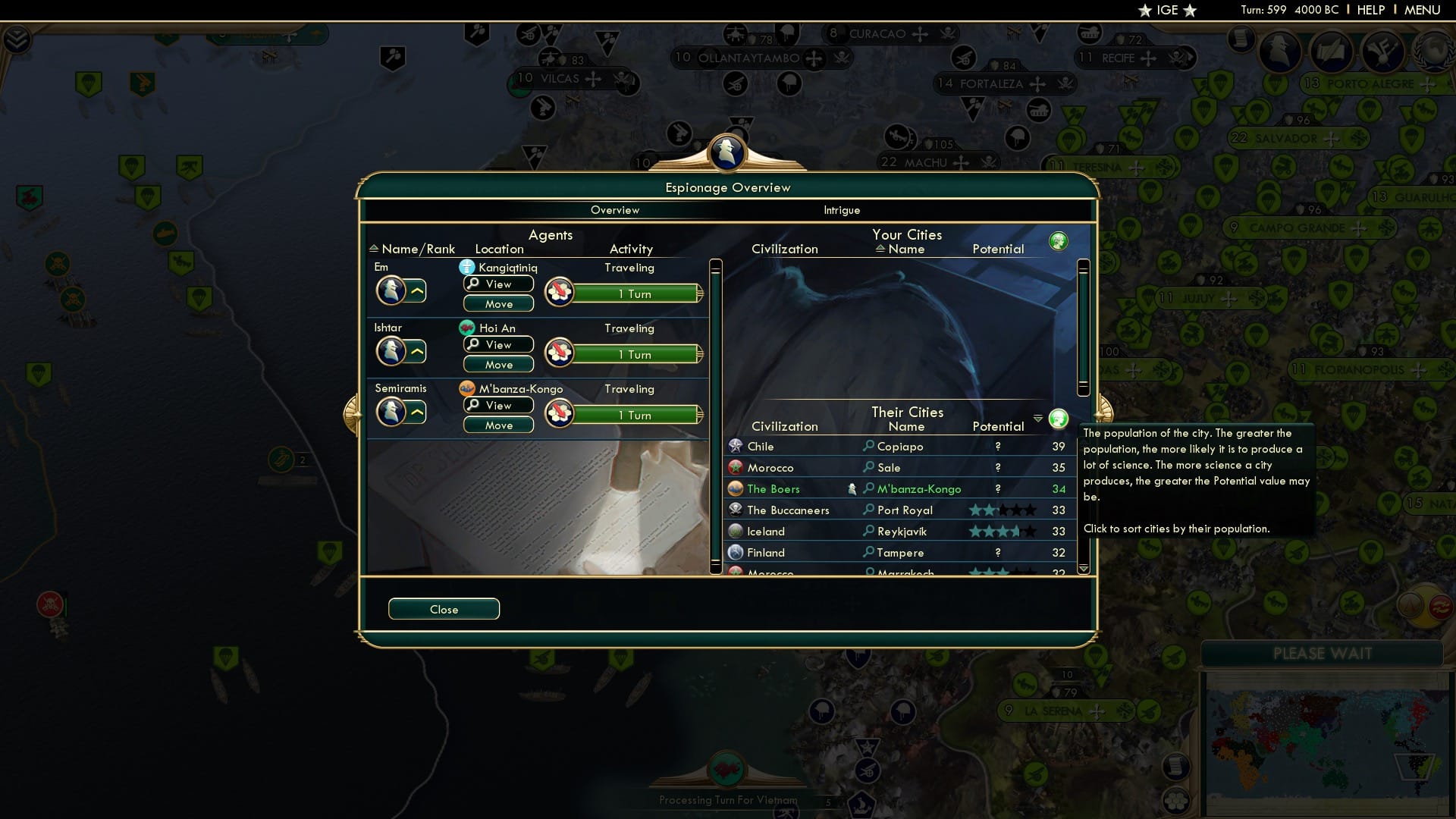1456x819 pixels.
Task: Open the Espionage spy icon top right
Action: pos(1281,52)
